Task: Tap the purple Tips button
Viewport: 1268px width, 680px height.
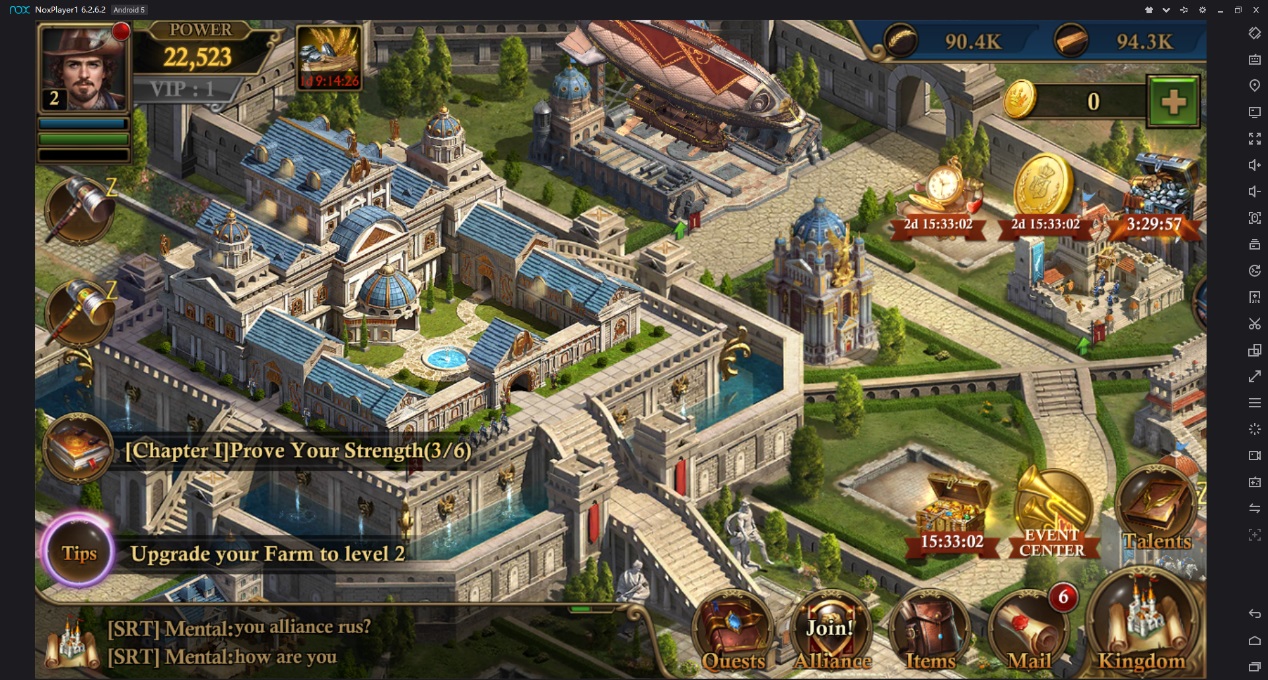Action: coord(79,553)
